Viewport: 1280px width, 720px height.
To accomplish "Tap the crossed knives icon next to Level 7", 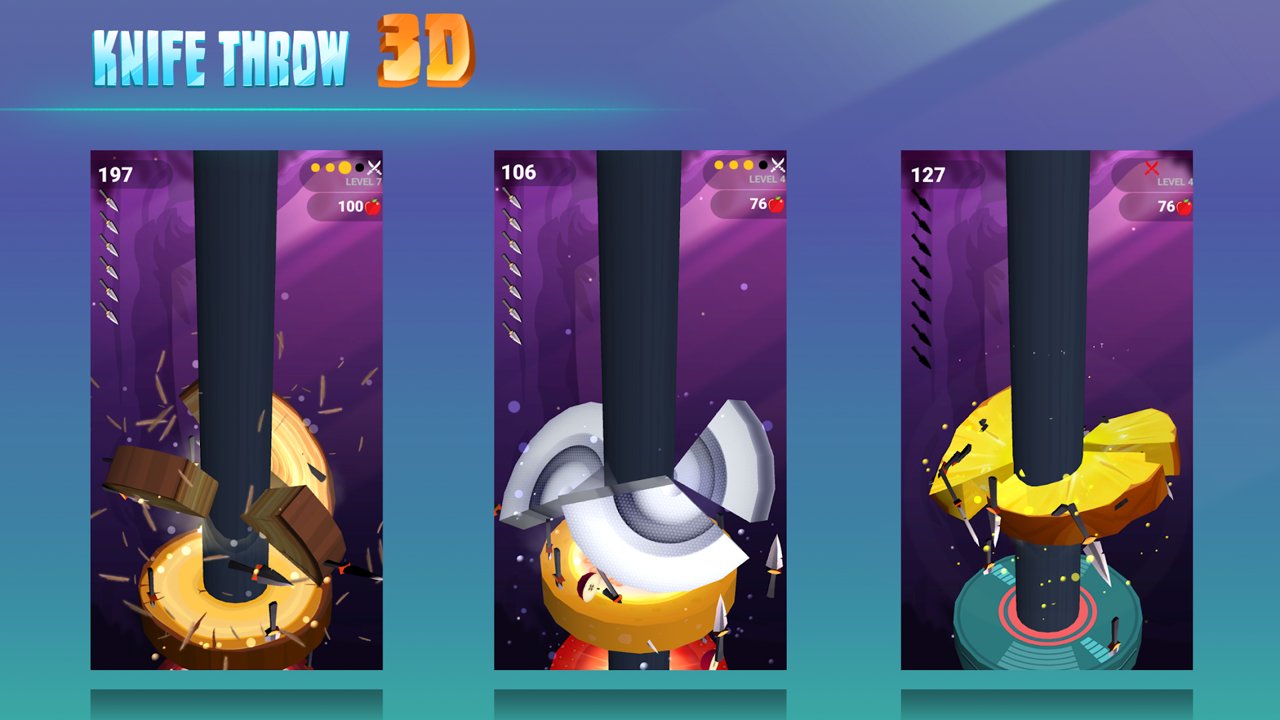I will click(x=373, y=167).
